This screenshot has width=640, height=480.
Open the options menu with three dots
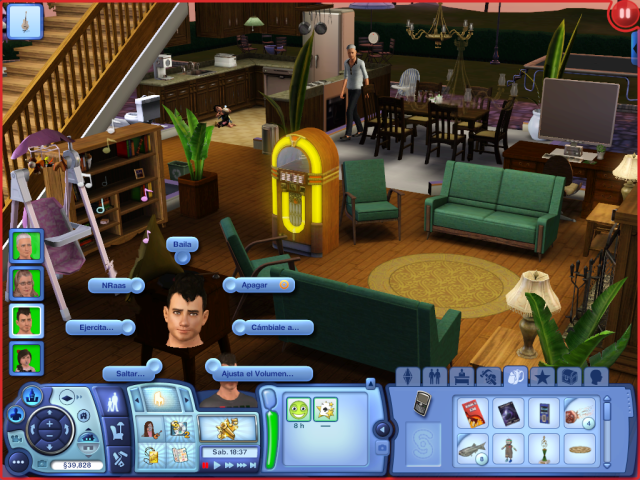pos(18,462)
